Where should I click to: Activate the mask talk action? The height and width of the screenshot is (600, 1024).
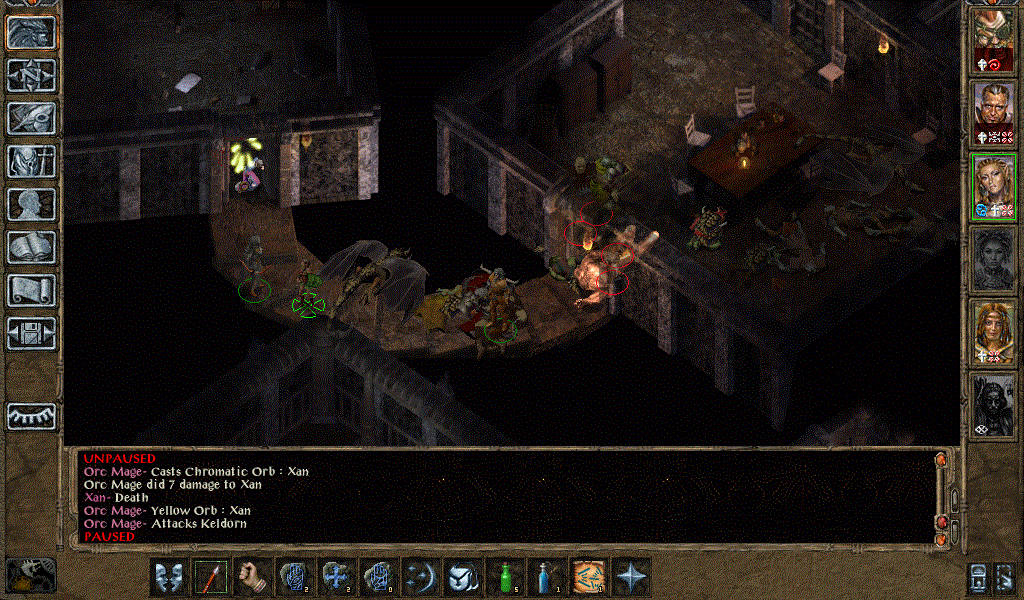[x=168, y=577]
